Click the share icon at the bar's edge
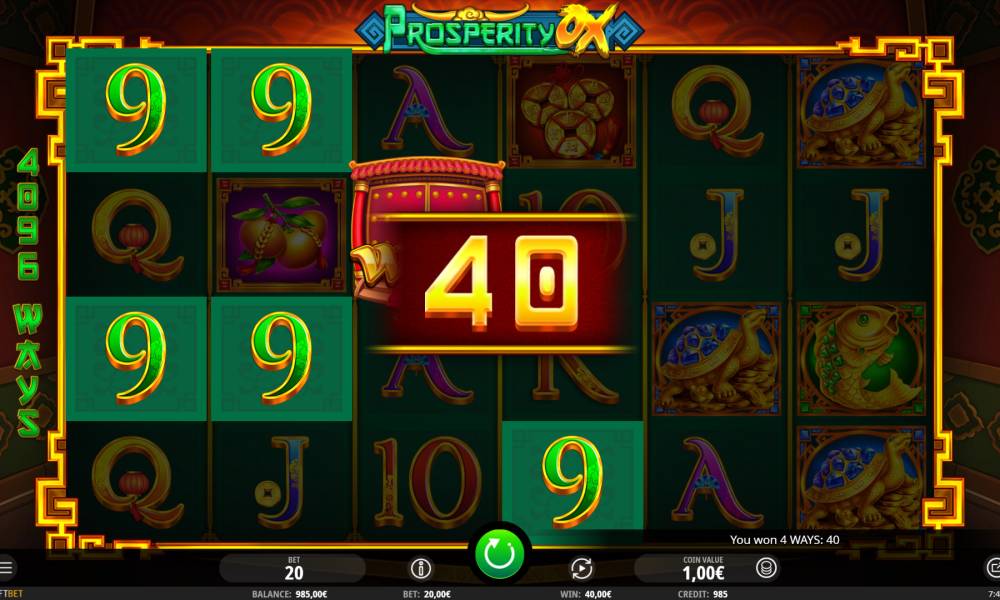1000x600 pixels. pos(993,569)
